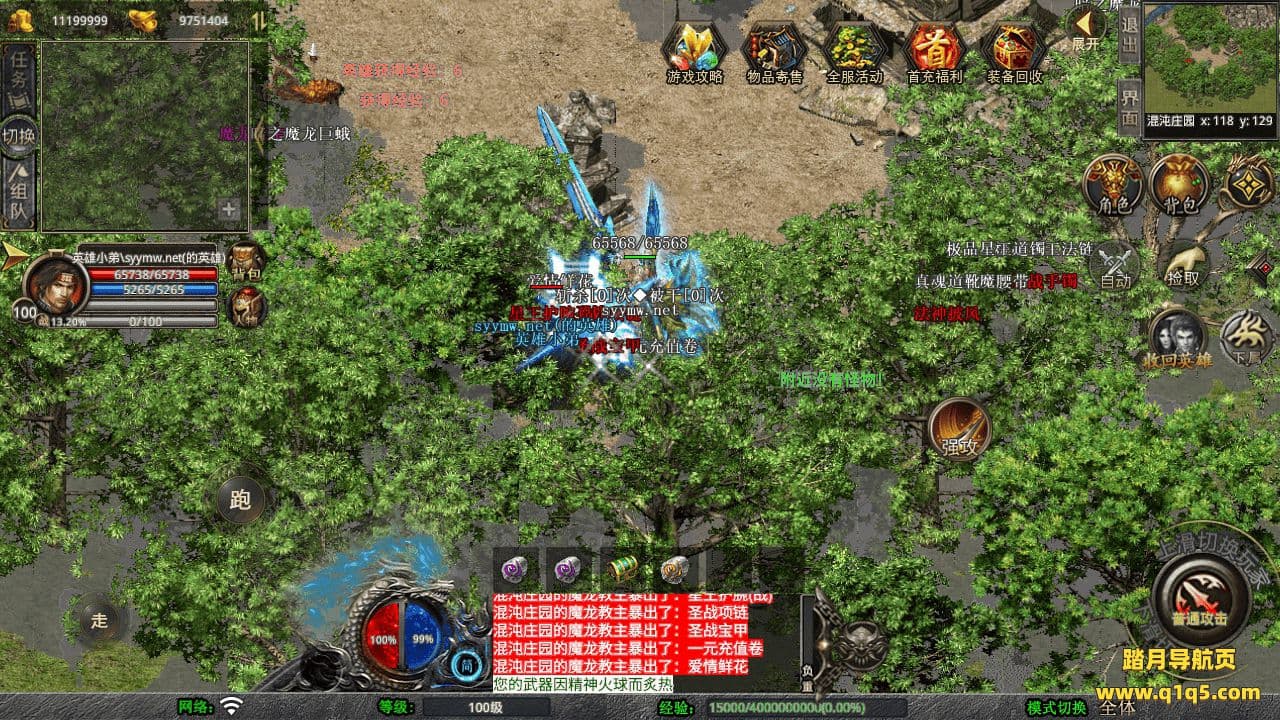Image resolution: width=1280 pixels, height=720 pixels.
Task: Open the 背包 inventory bag
Action: 1180,185
